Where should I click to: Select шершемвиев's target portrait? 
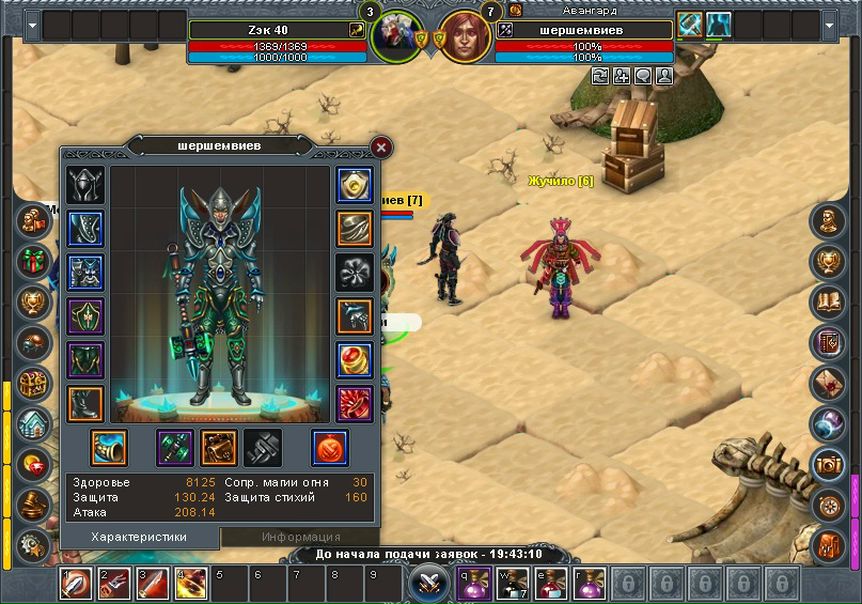tap(465, 37)
